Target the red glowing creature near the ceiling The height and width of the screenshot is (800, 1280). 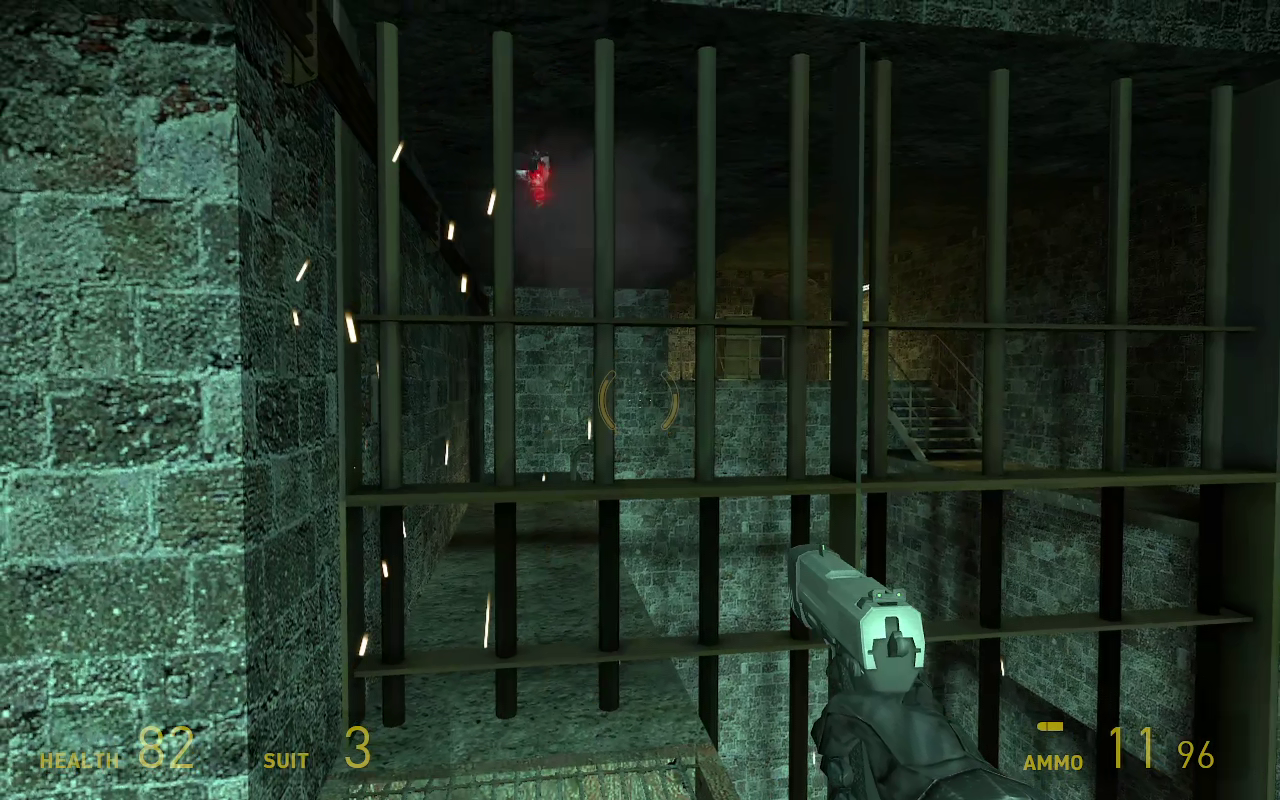click(x=540, y=175)
